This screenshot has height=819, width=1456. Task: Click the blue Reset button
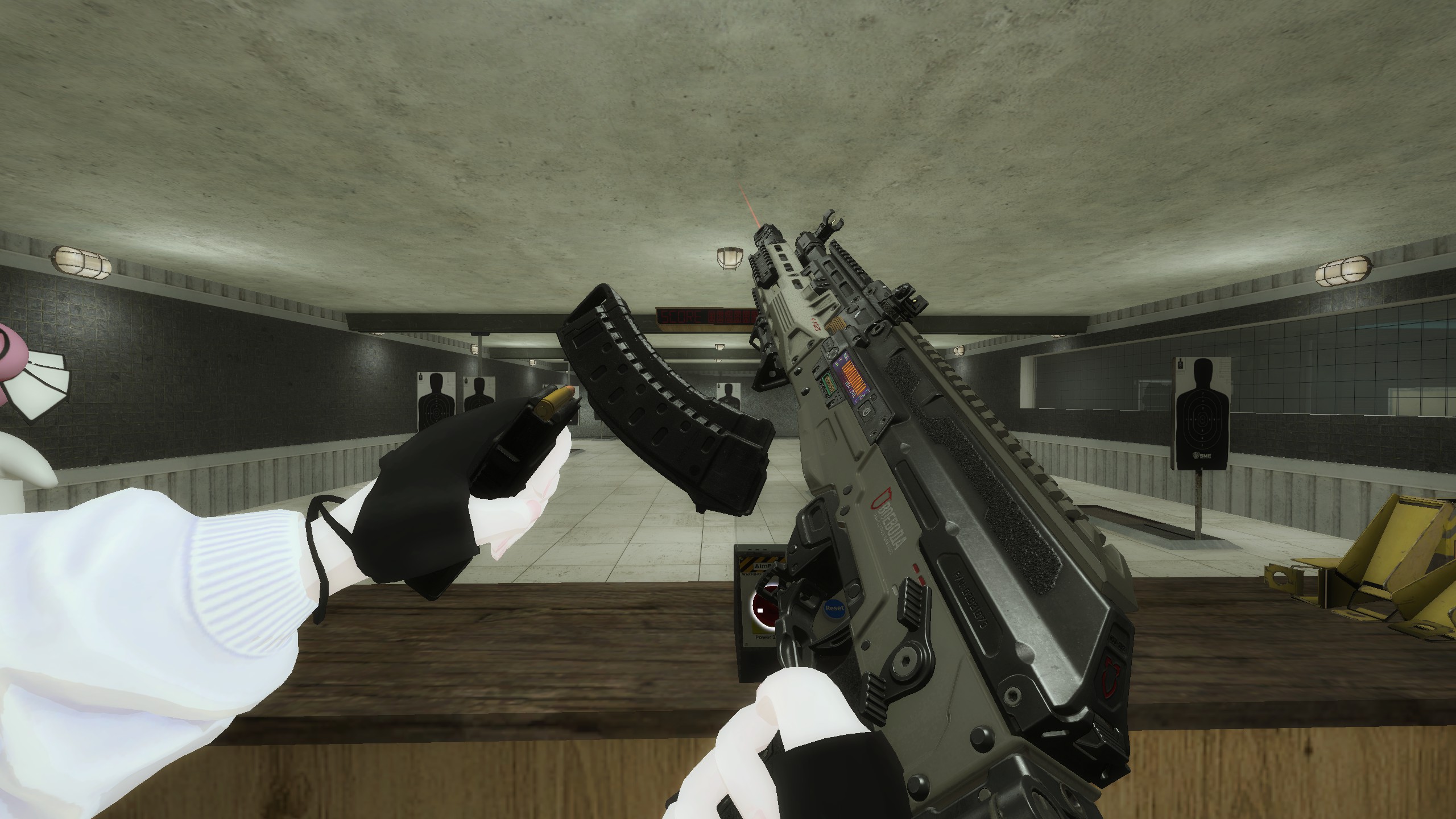pos(834,609)
